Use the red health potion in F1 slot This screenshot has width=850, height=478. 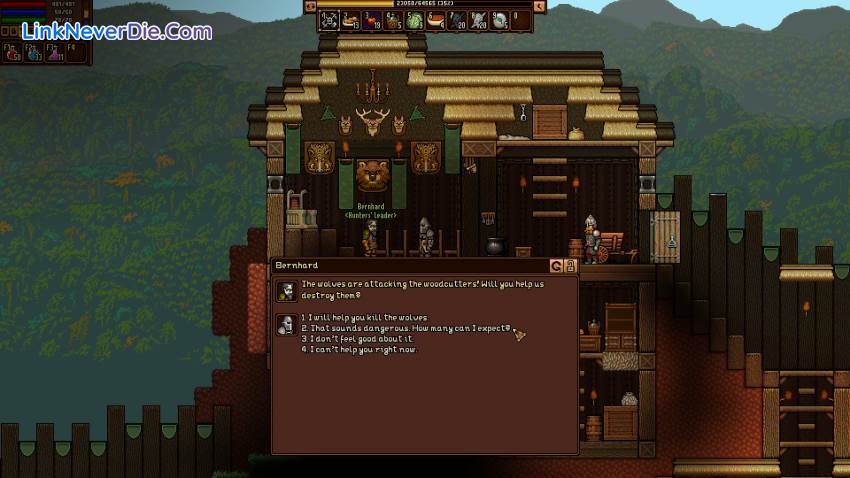13,52
